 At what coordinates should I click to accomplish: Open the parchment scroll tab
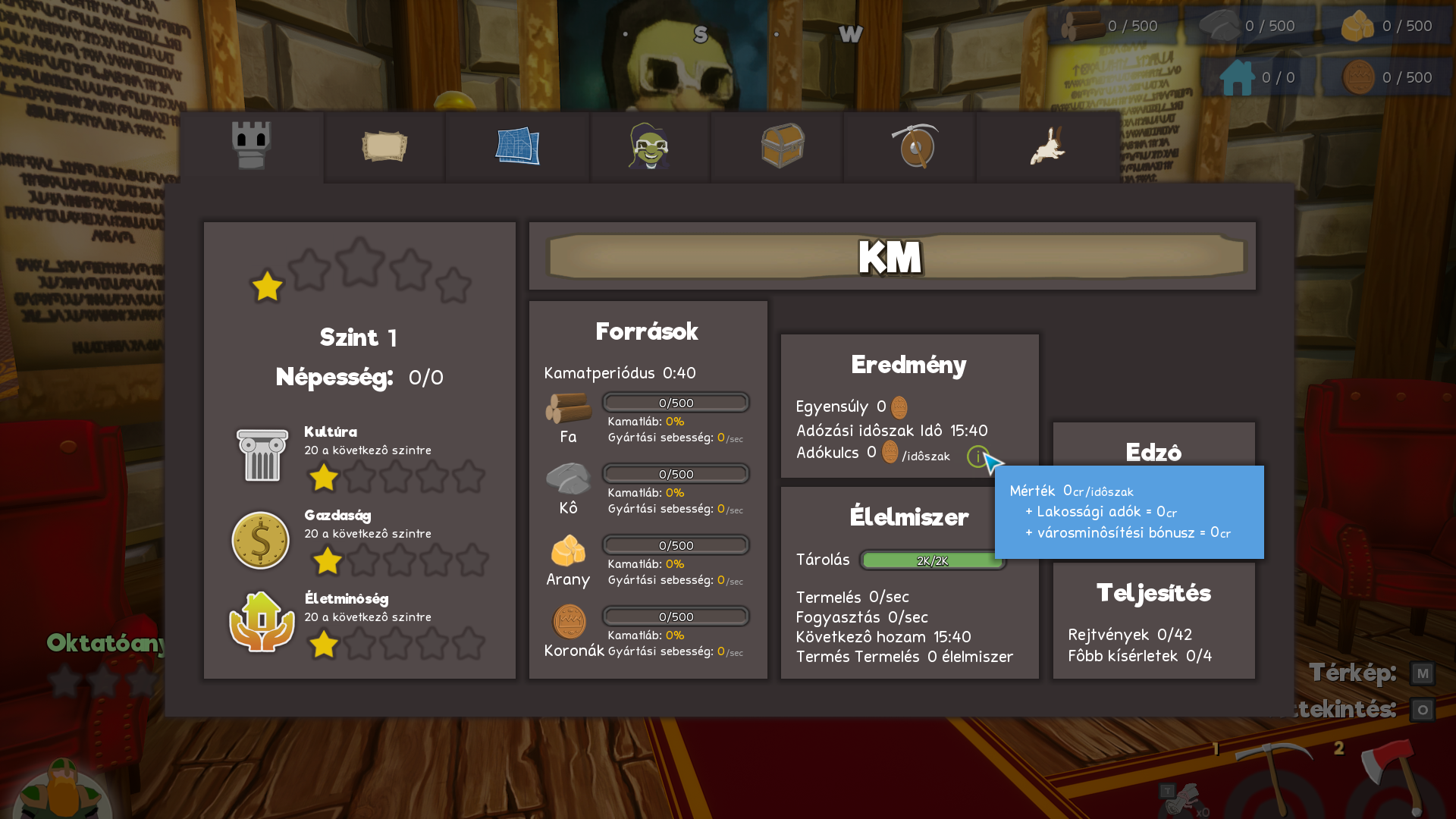click(x=384, y=146)
